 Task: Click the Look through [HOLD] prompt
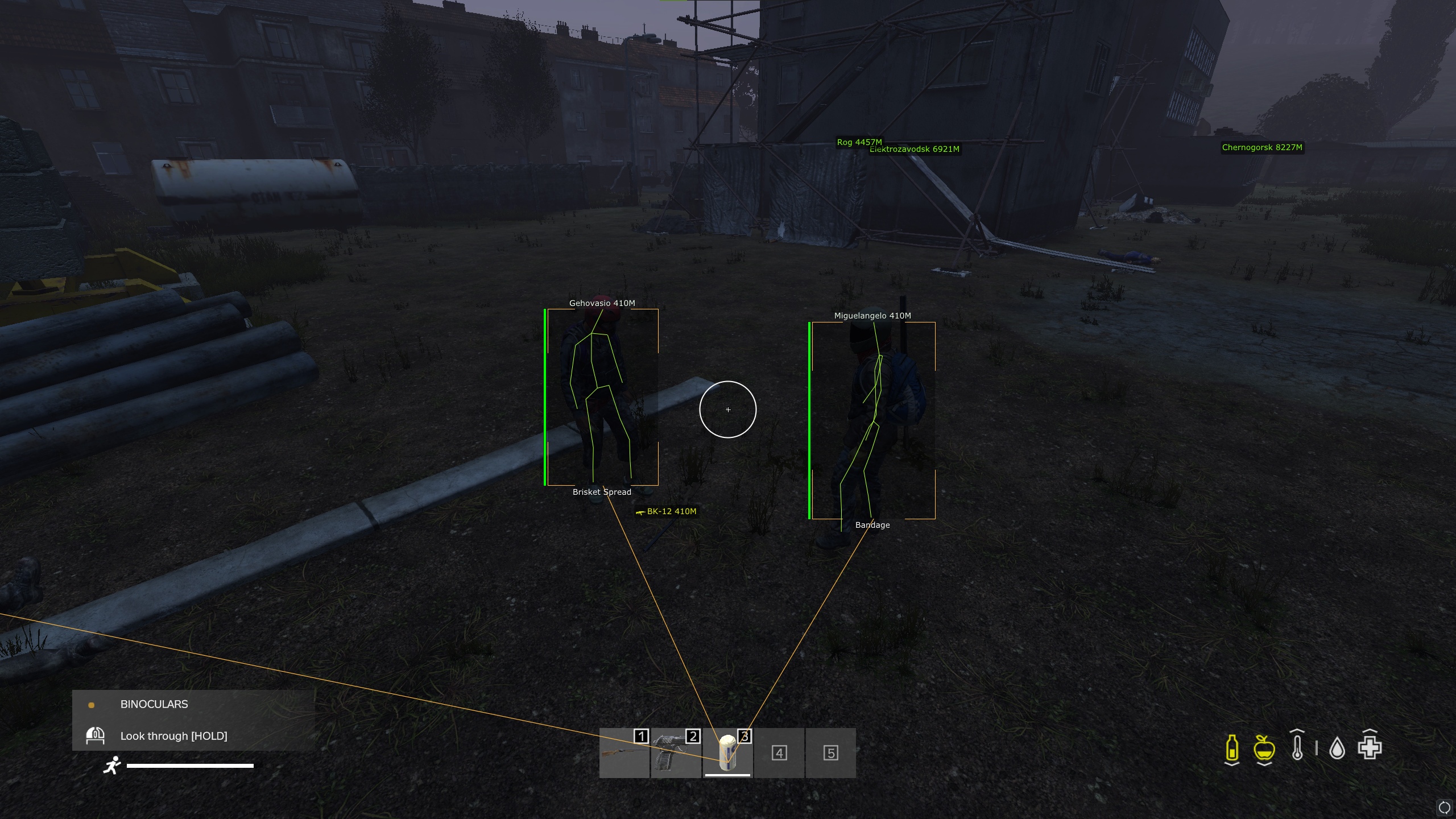coord(173,736)
